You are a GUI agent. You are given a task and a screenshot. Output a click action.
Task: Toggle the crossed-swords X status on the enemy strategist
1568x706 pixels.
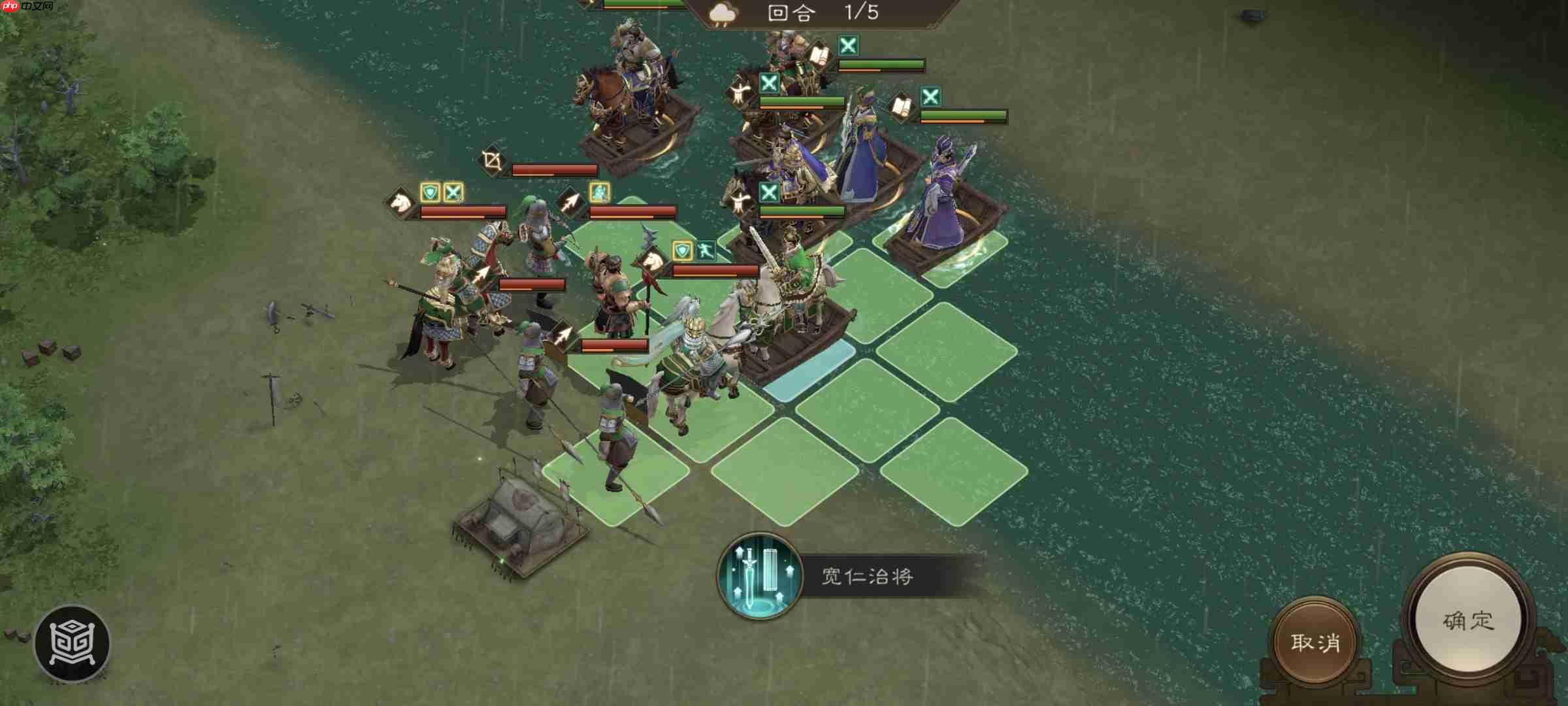pos(931,96)
